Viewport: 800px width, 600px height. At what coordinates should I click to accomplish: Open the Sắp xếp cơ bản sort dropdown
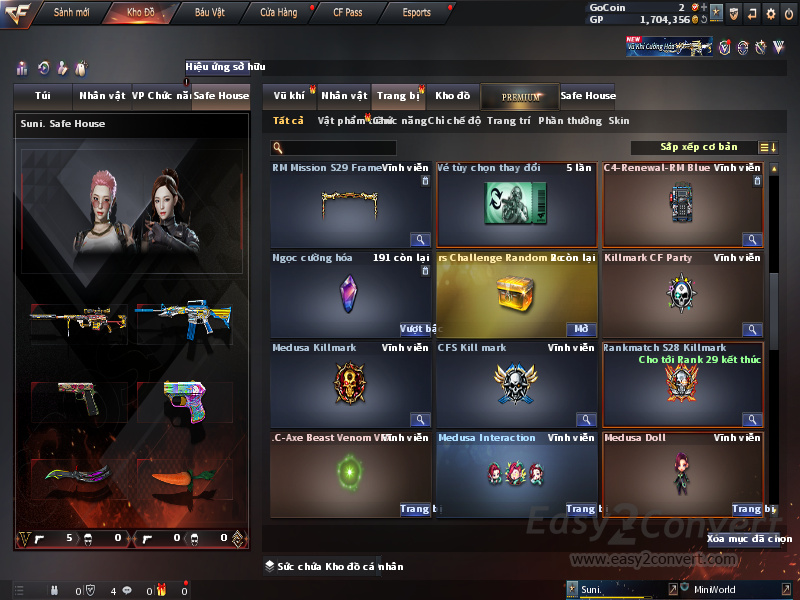698,147
